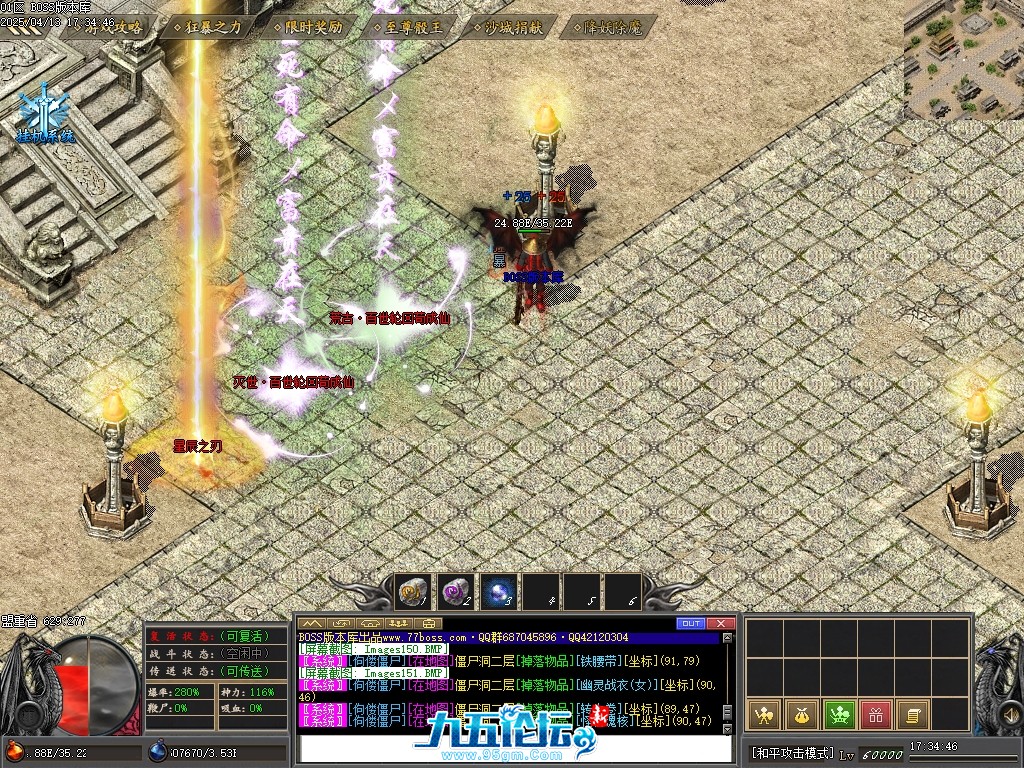The height and width of the screenshot is (768, 1024).
Task: Open the red gift box icon
Action: pos(876,714)
